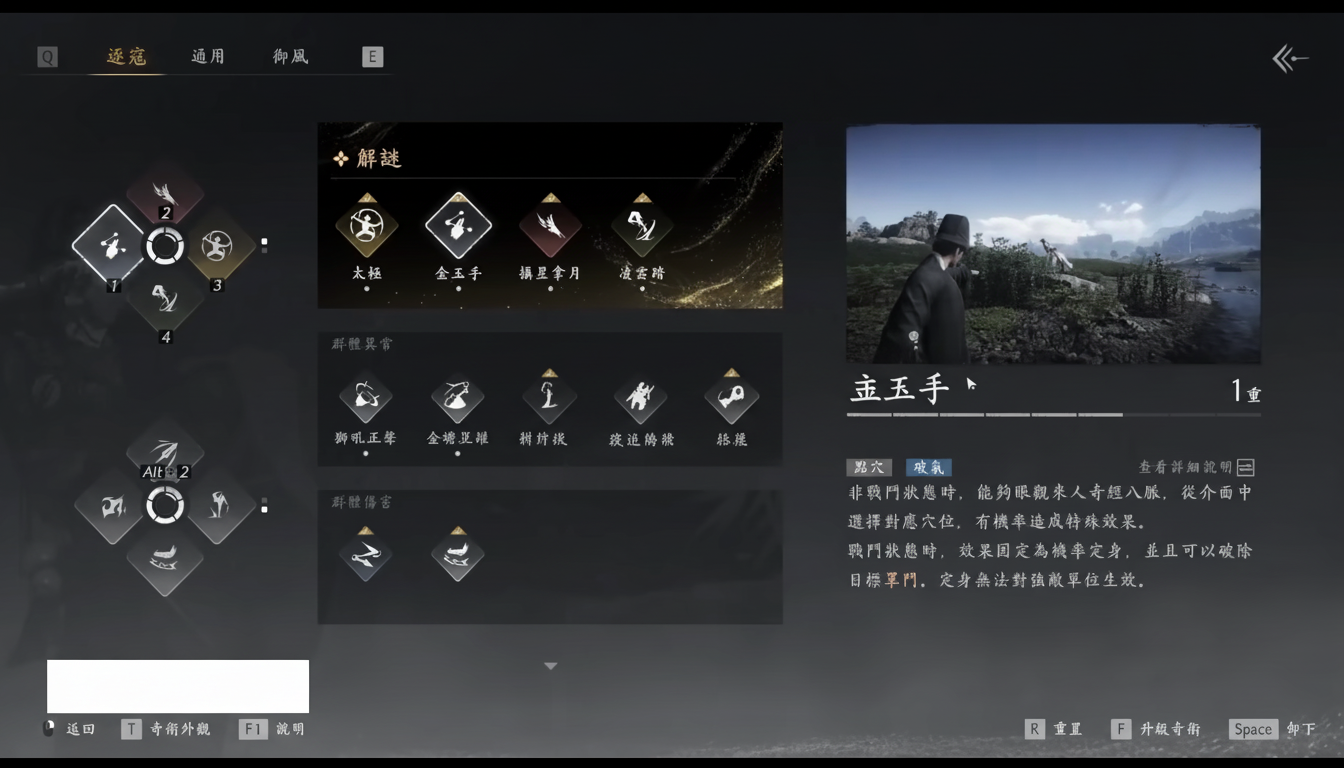Select the 獅吼正聲 skill icon
Viewport: 1344px width, 768px height.
point(366,396)
